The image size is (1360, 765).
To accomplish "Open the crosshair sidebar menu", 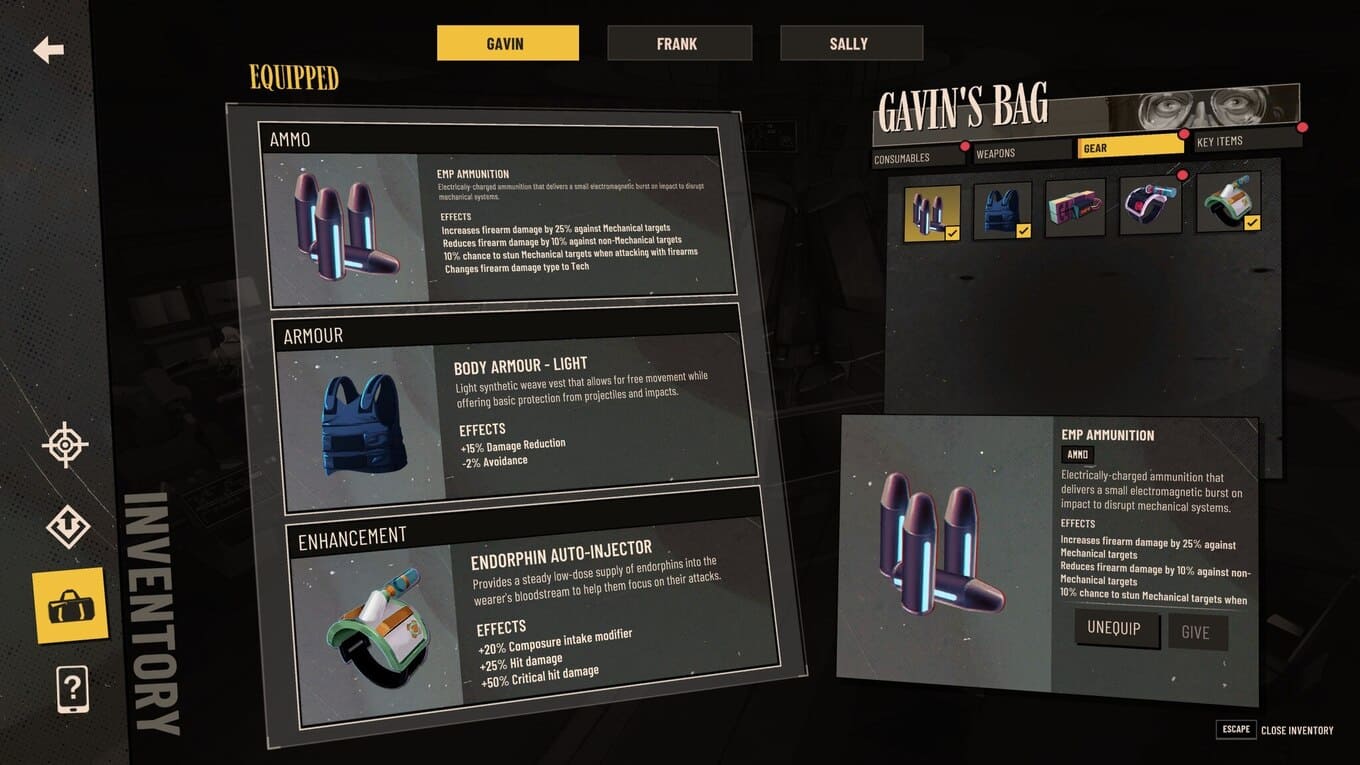I will click(65, 445).
